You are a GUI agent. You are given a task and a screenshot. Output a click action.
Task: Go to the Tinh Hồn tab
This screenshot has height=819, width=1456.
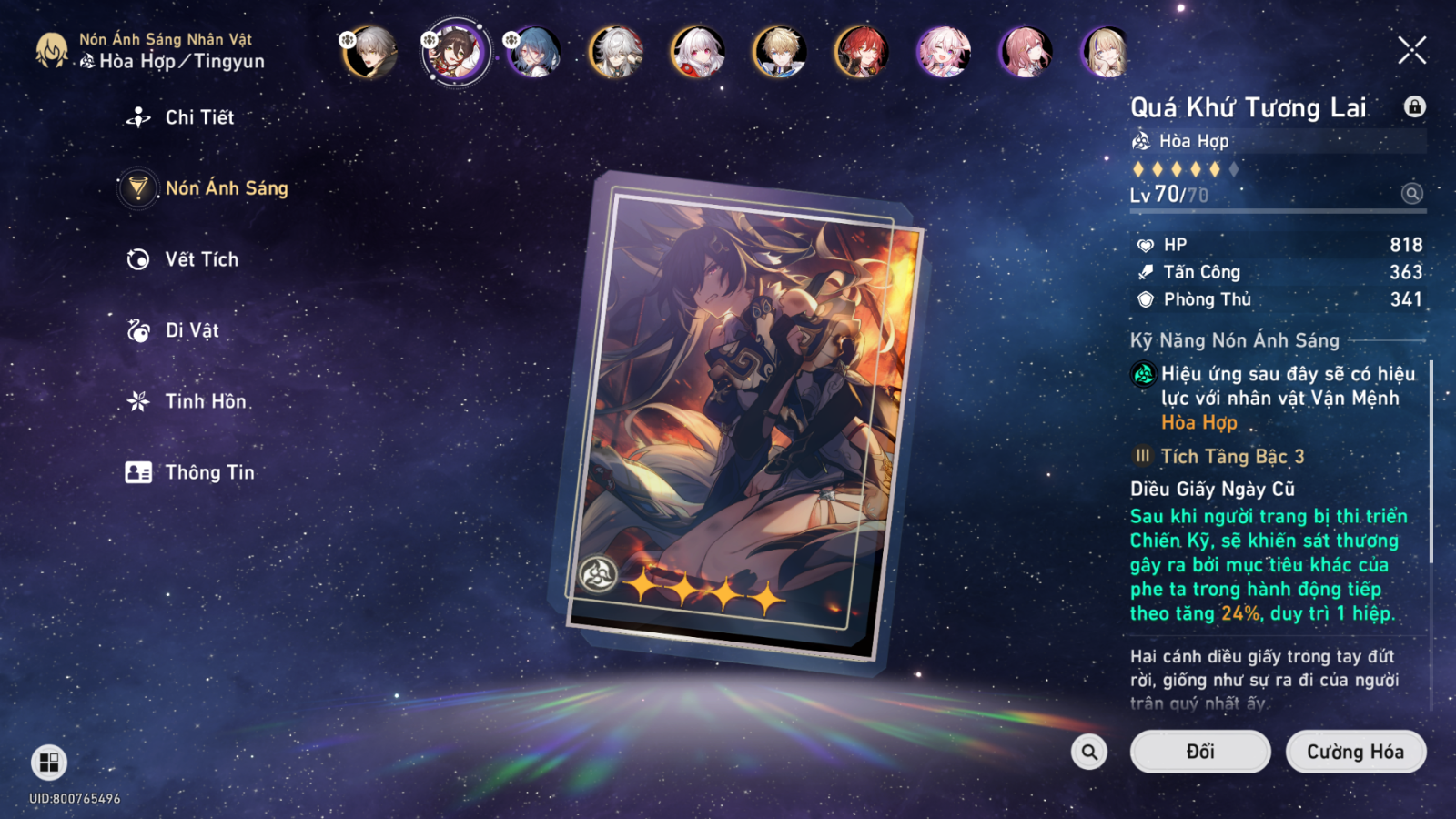[205, 401]
